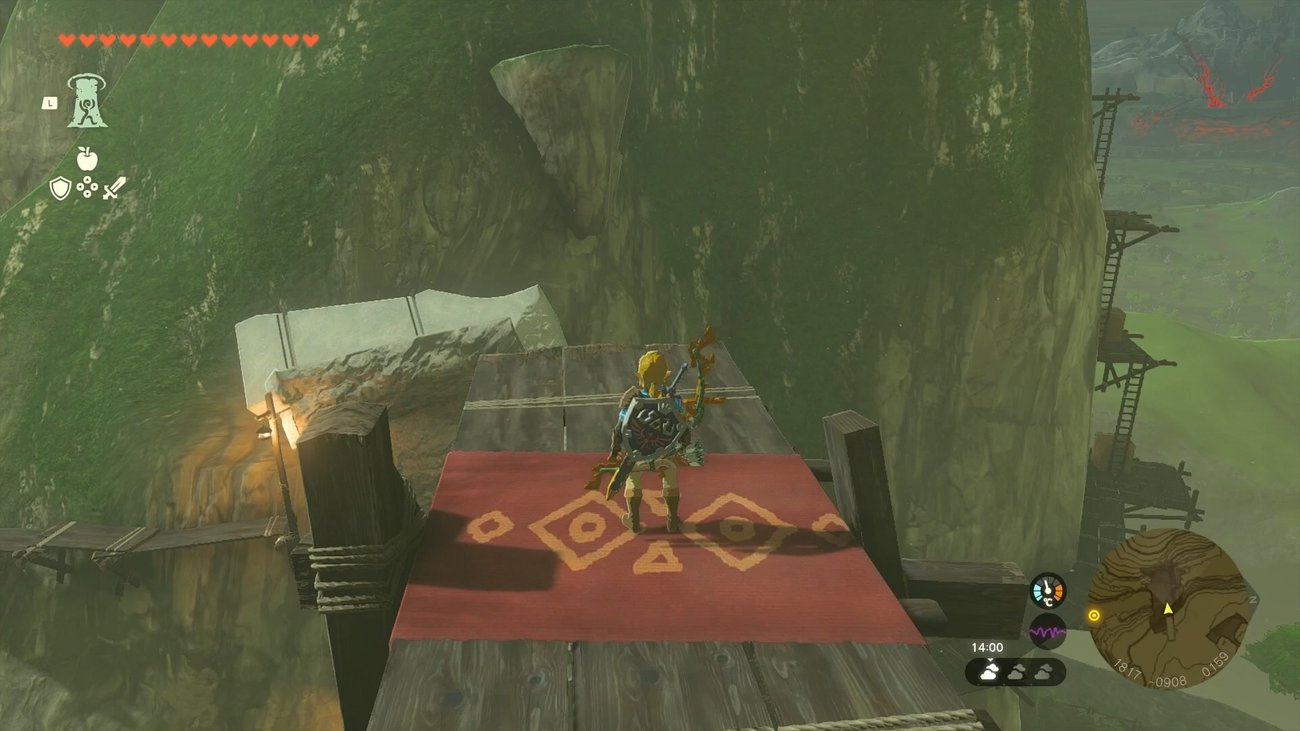This screenshot has height=731, width=1300.
Task: Click the bubbles status effect icon
Action: coord(87,186)
